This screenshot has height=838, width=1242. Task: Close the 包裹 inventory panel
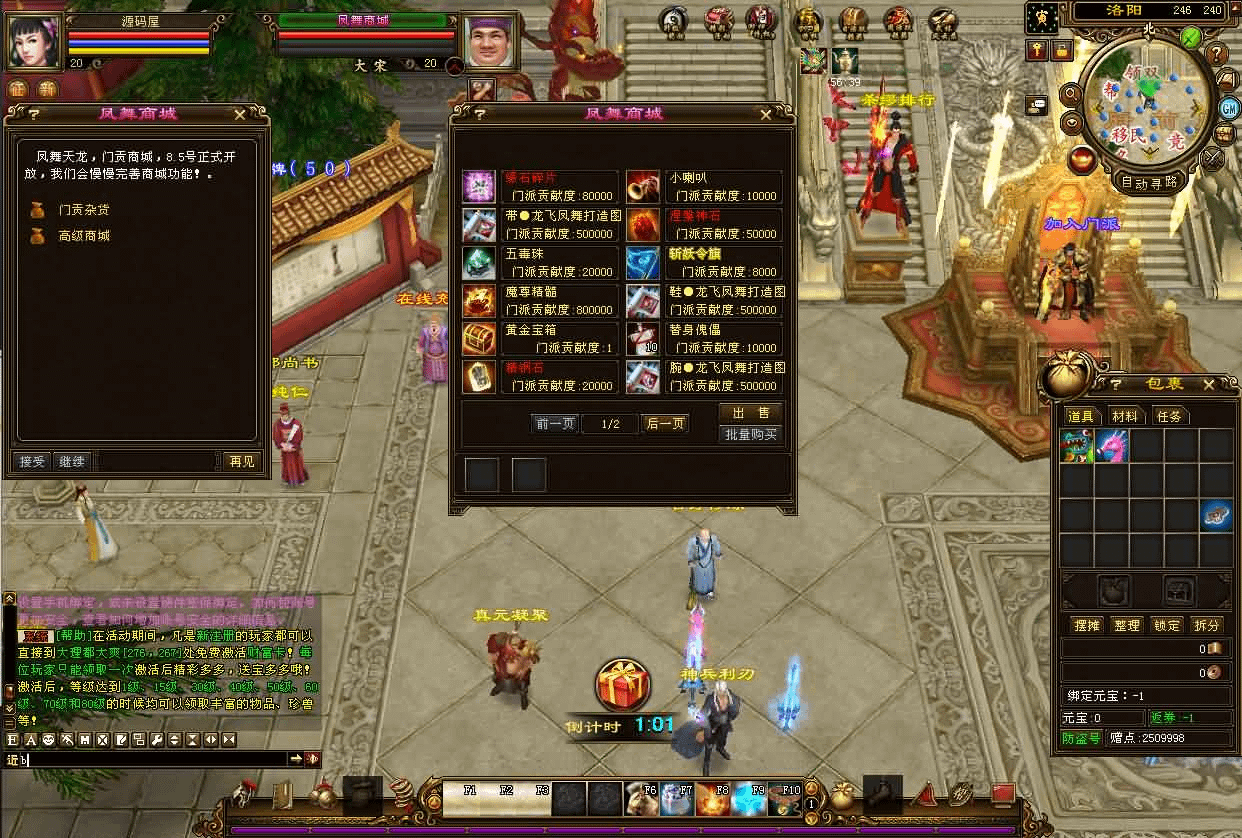click(x=1208, y=385)
